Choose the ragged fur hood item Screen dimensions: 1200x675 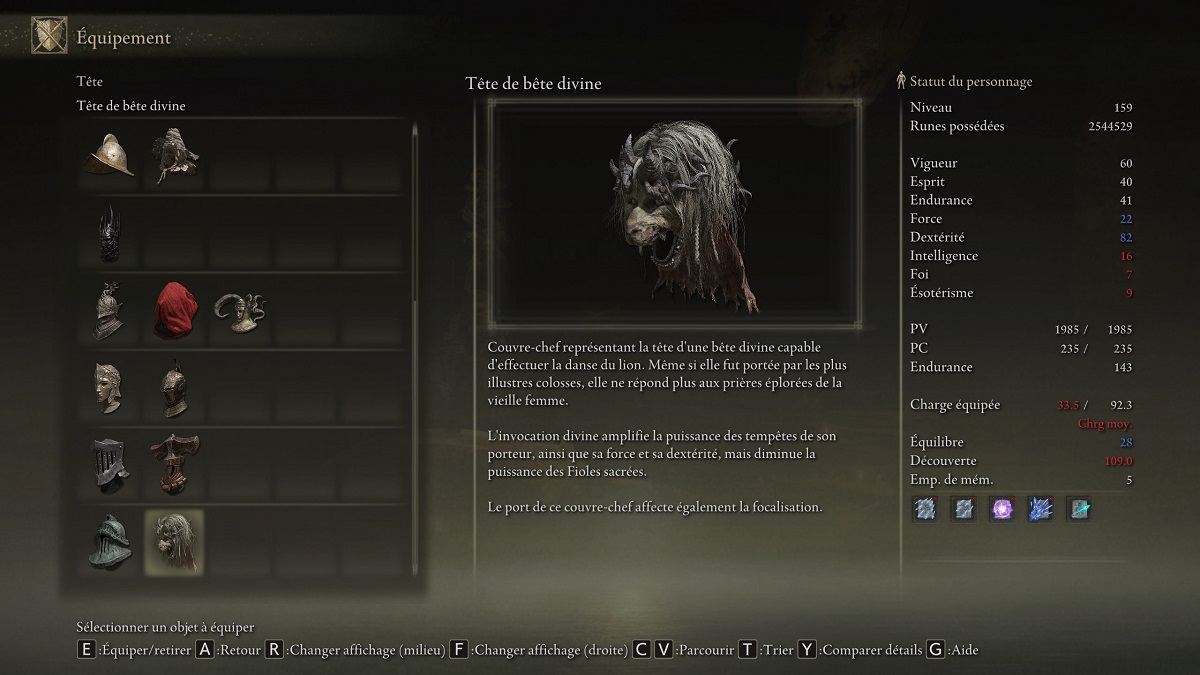[175, 155]
